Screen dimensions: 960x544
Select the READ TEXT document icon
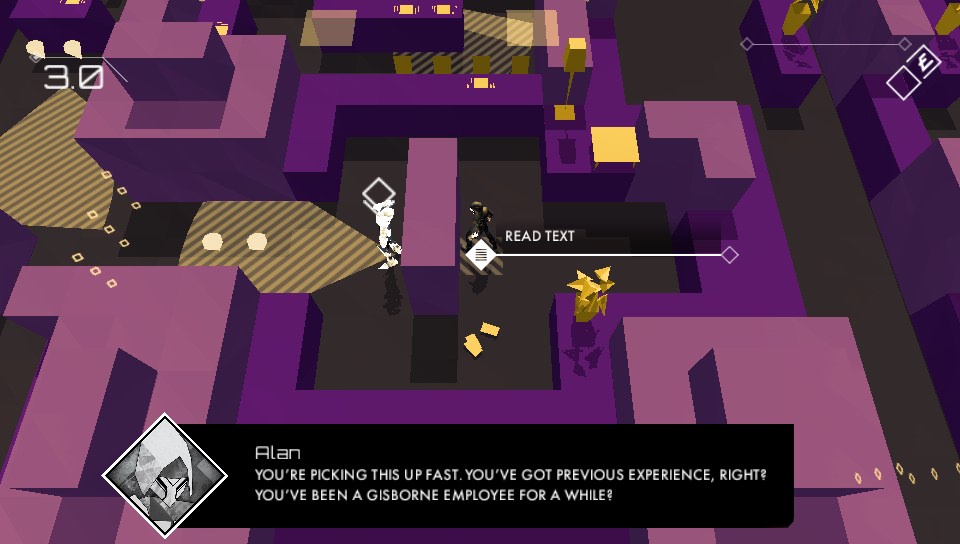481,255
